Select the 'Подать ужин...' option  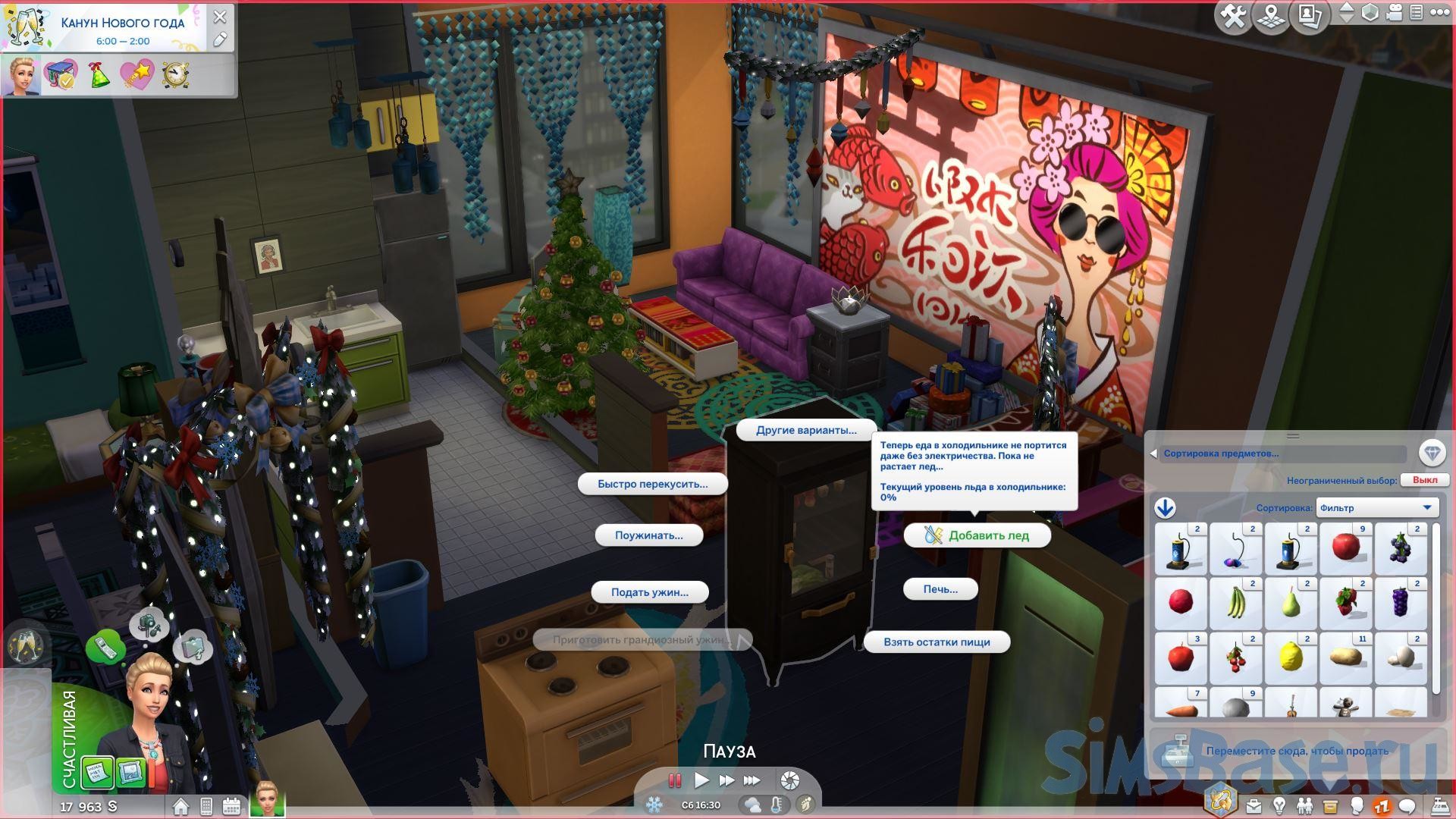[649, 592]
